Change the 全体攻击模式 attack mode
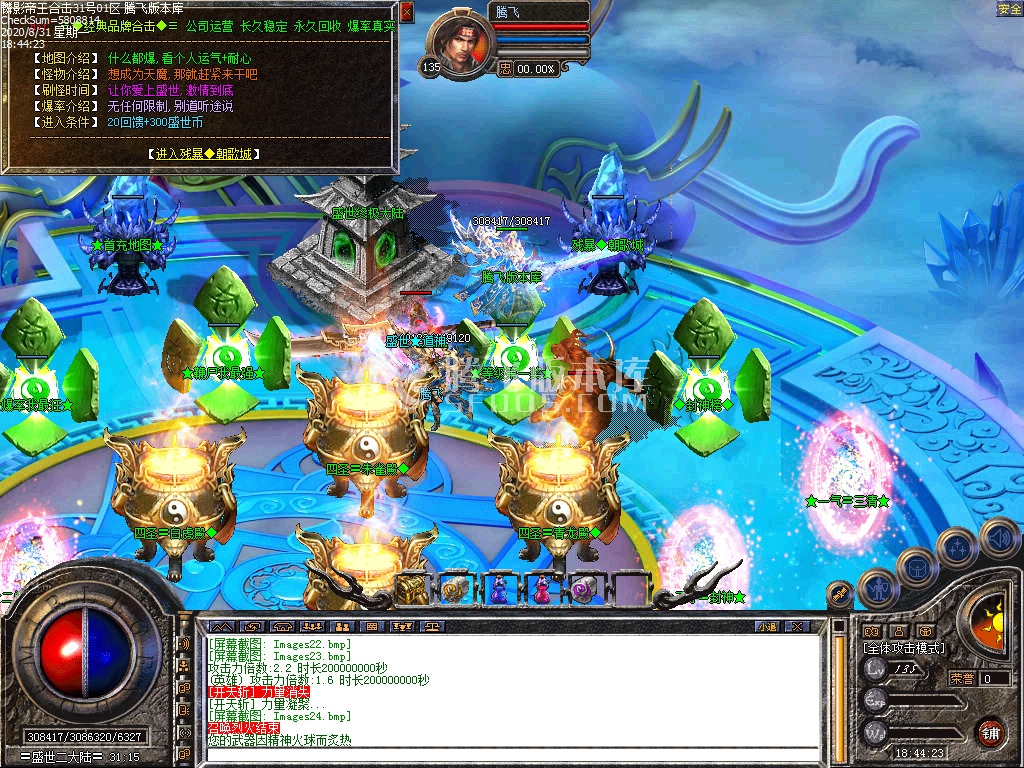 tap(903, 648)
